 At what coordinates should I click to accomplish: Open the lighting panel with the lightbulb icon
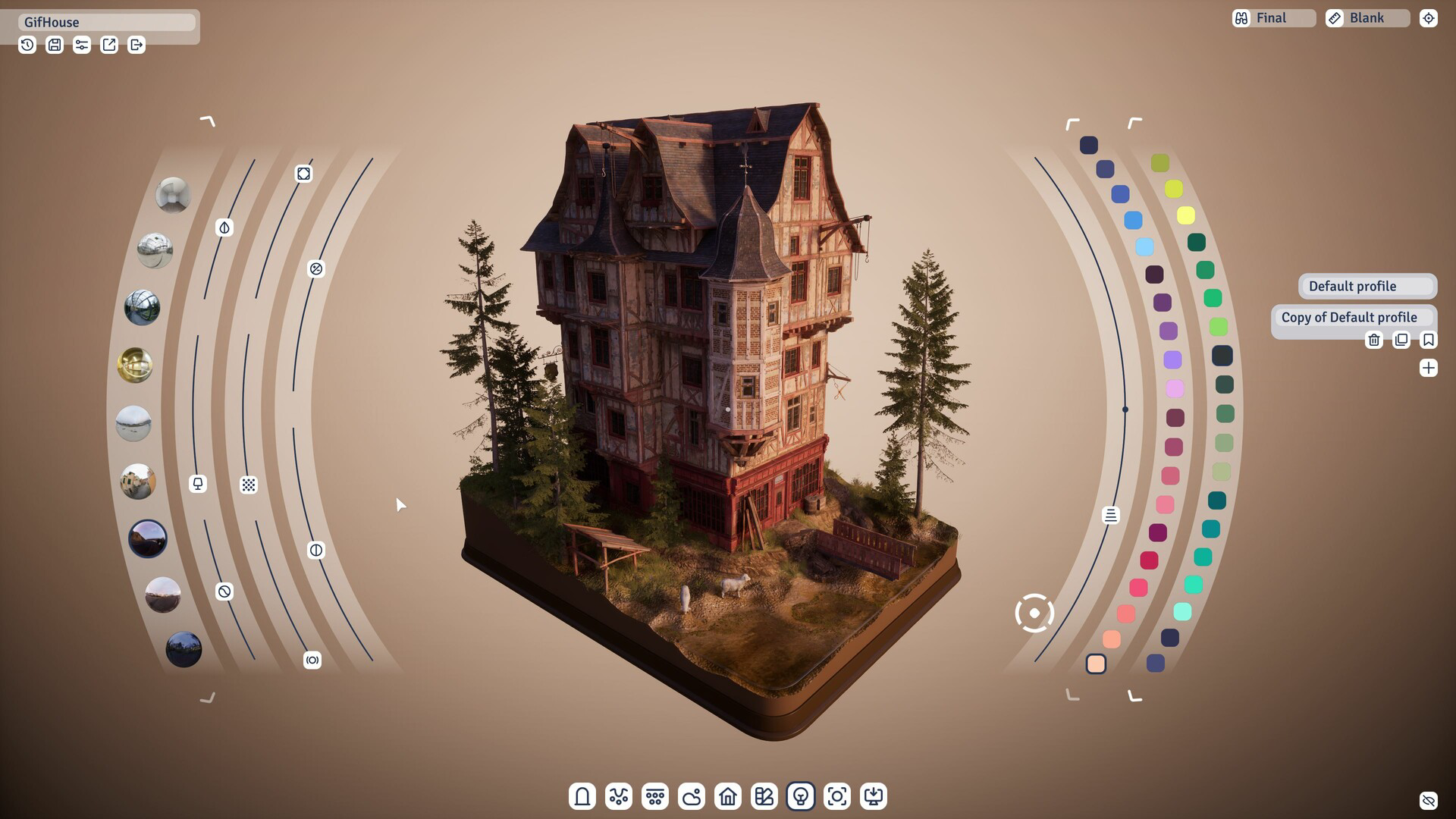pyautogui.click(x=801, y=796)
